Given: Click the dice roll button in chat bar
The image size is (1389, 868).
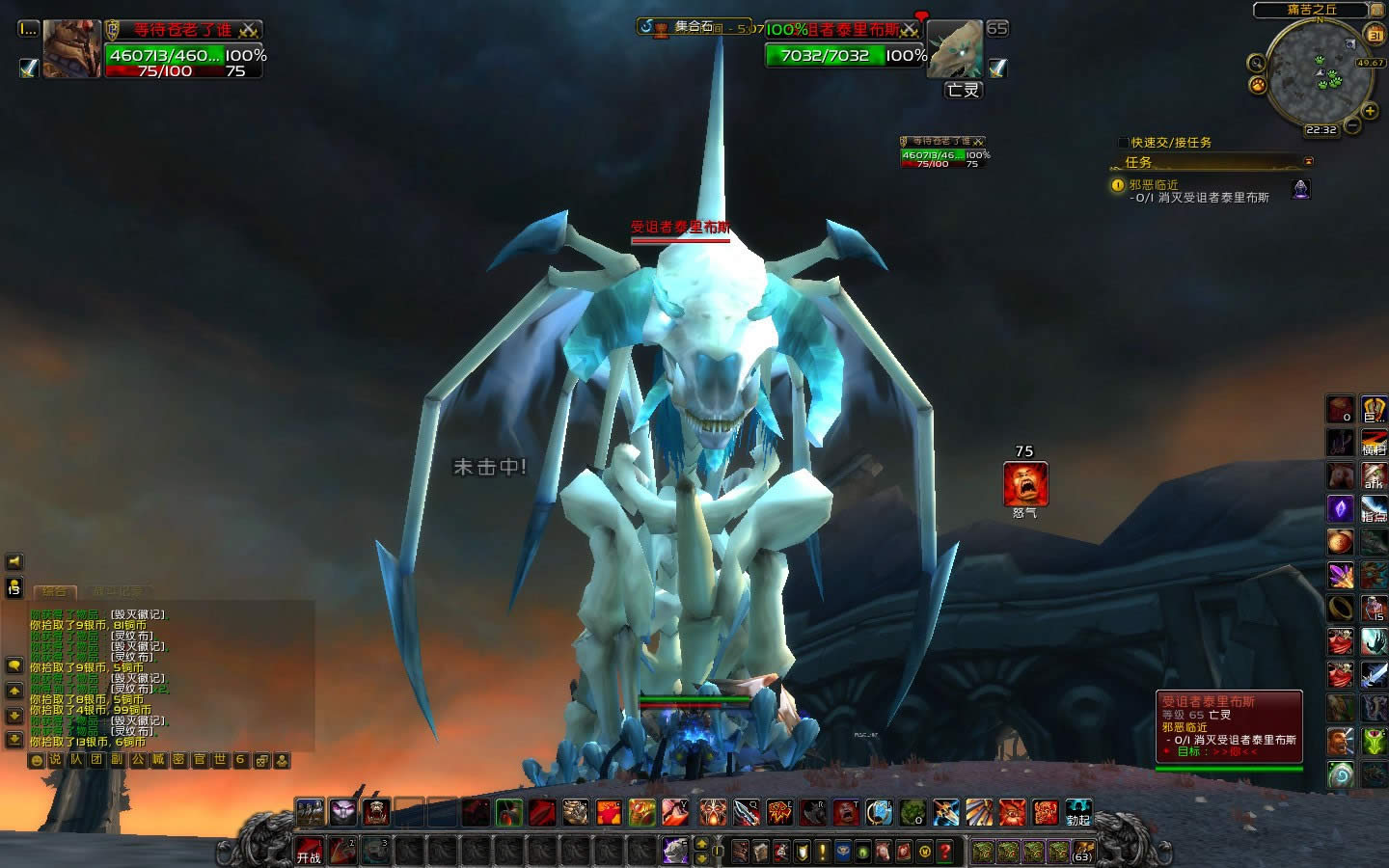Looking at the screenshot, I should tap(260, 760).
